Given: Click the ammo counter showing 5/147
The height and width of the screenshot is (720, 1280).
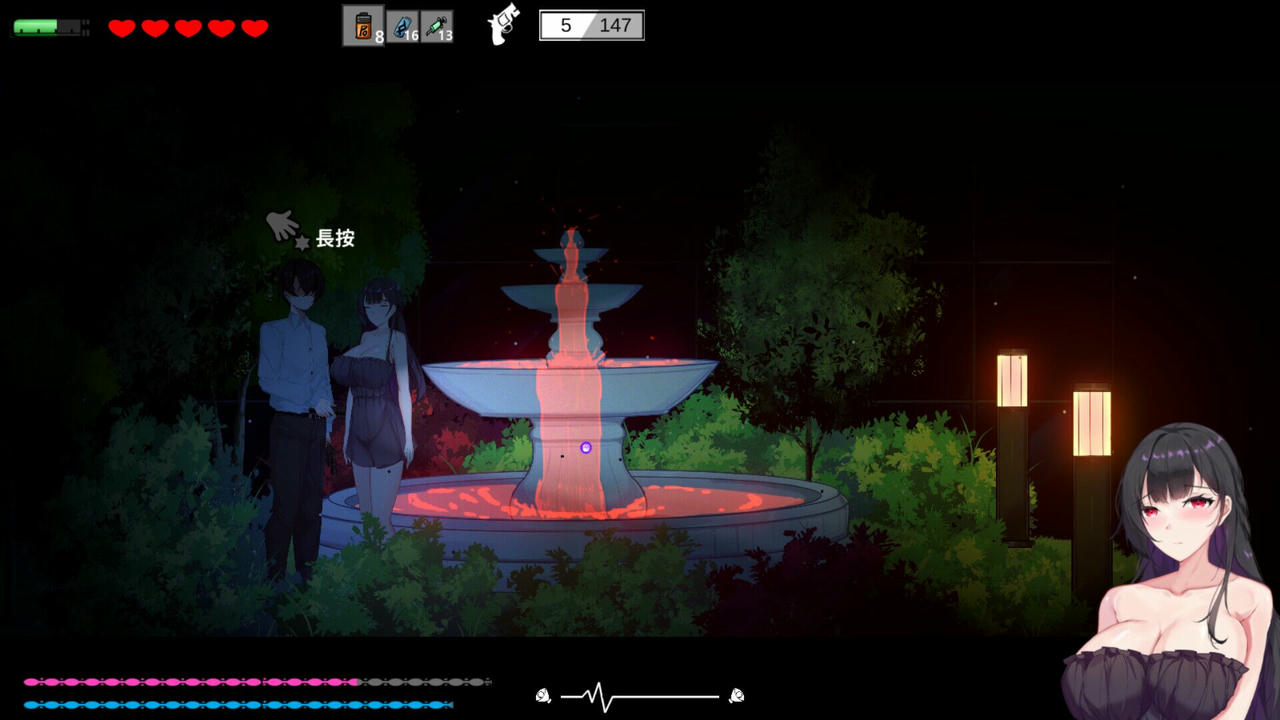Looking at the screenshot, I should [590, 25].
